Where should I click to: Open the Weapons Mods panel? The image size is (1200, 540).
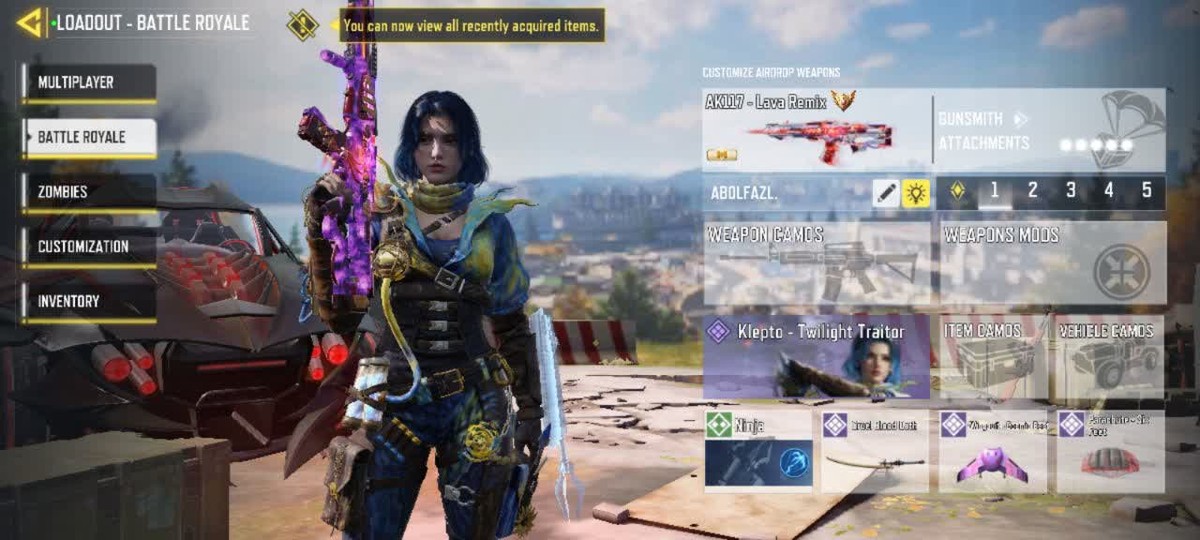tap(1053, 263)
